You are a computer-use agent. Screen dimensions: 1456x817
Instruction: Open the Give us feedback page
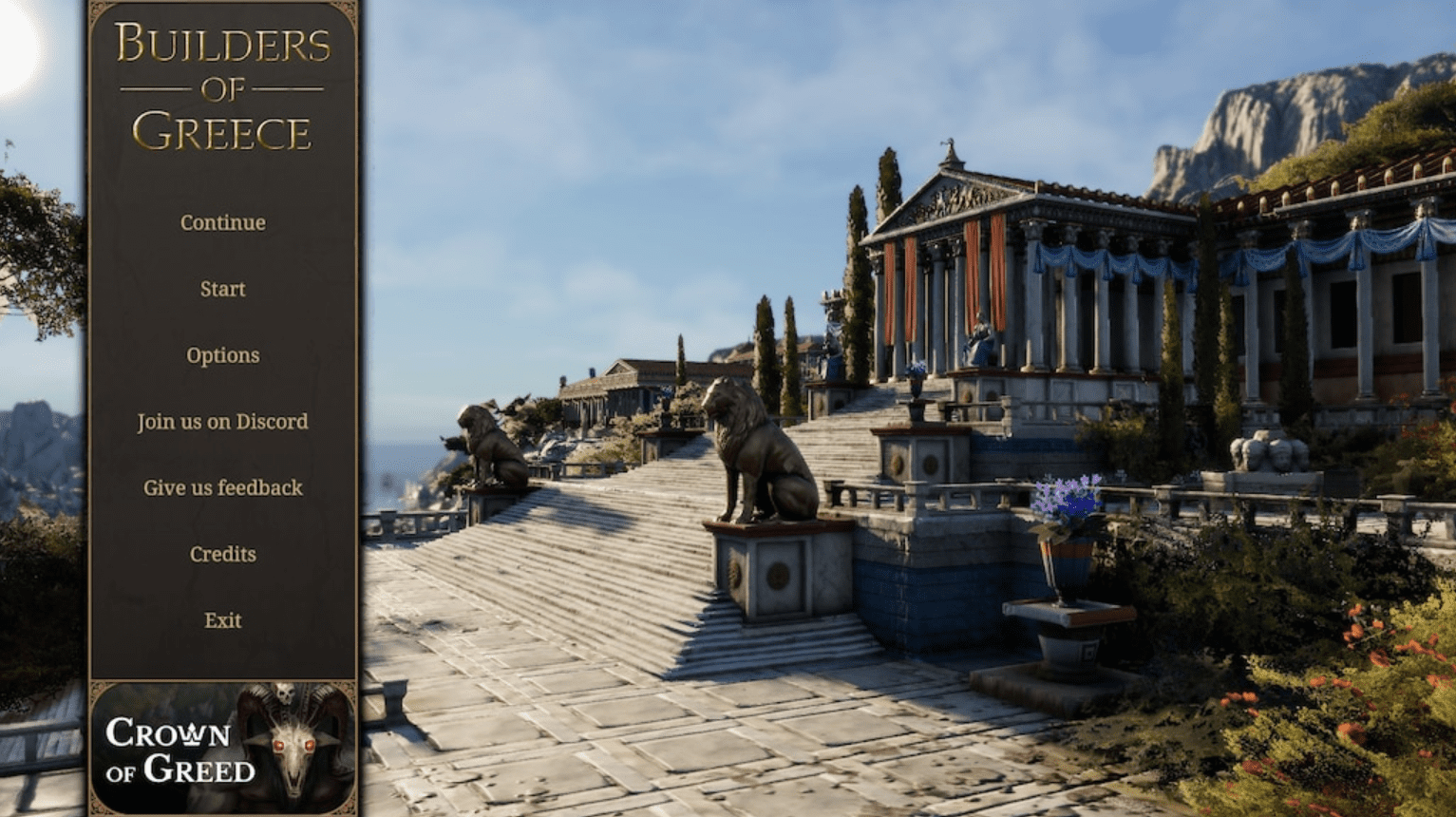click(x=222, y=487)
